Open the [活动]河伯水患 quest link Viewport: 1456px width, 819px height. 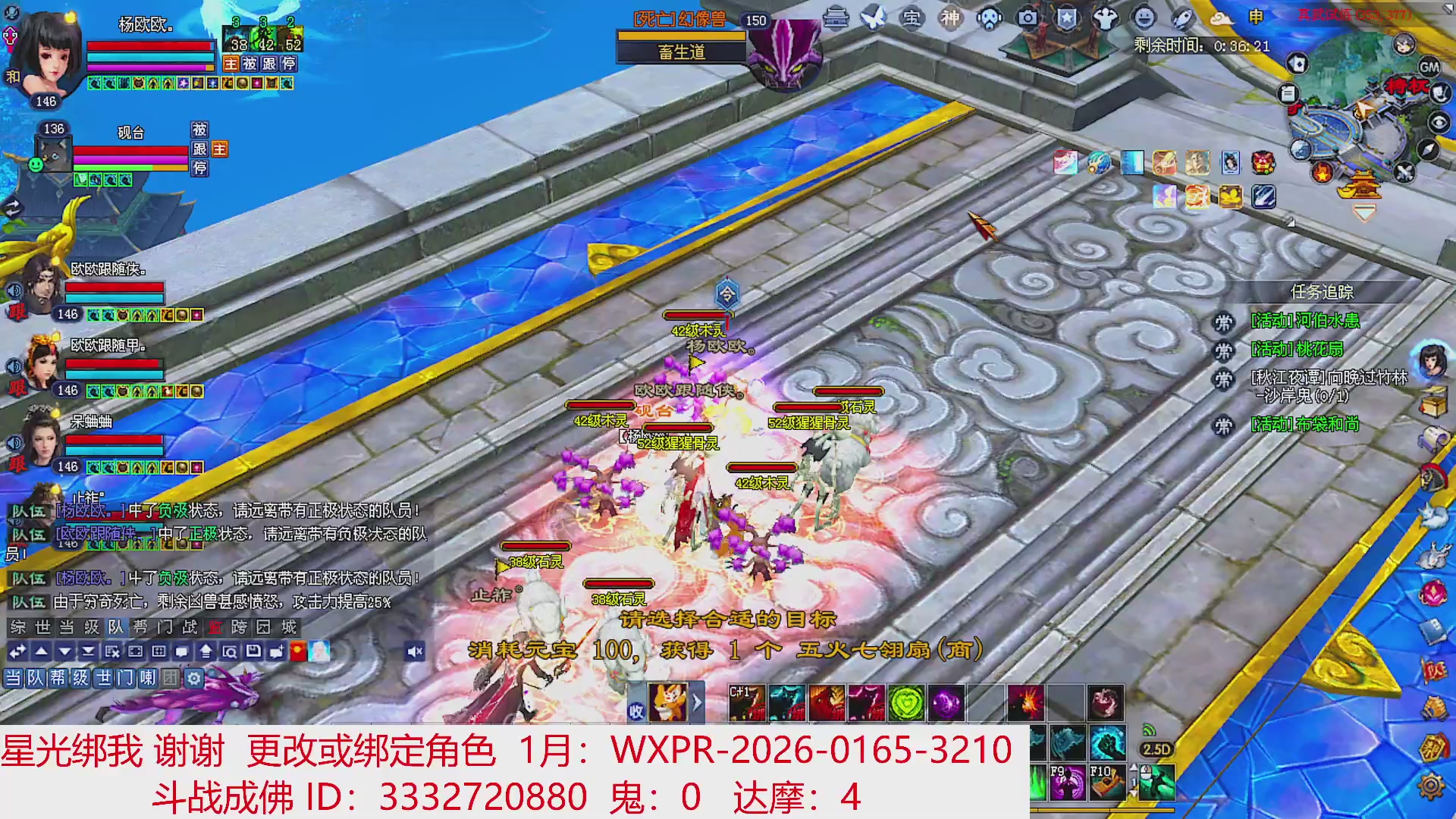click(x=1307, y=321)
